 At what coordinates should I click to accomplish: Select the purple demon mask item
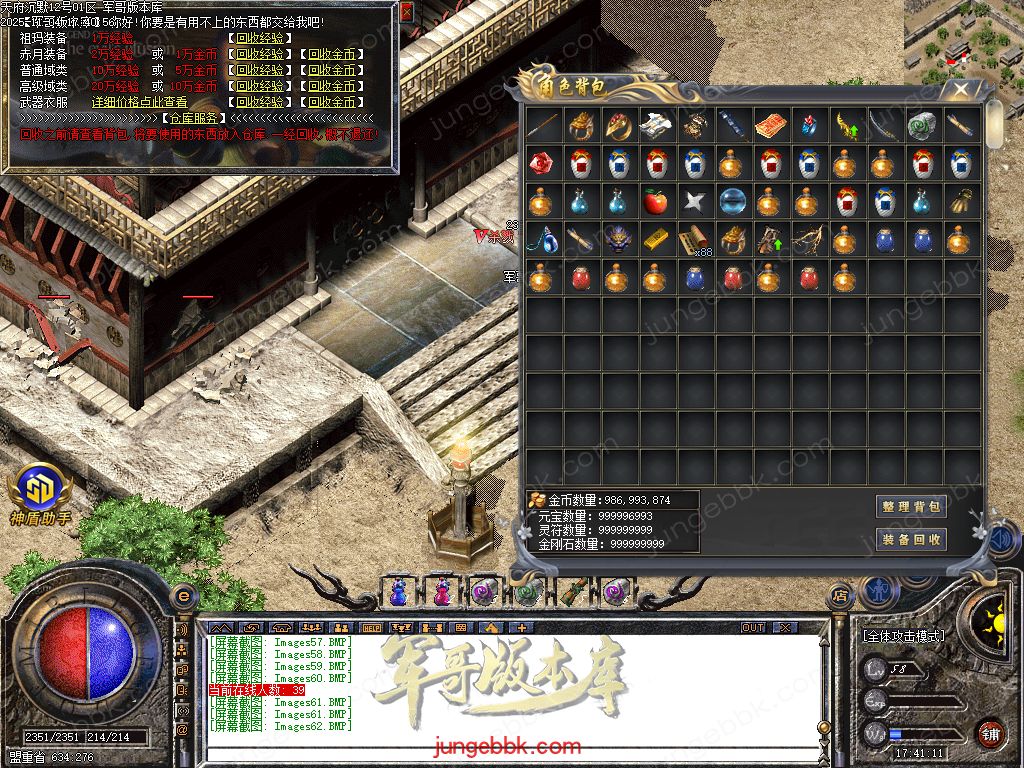pos(617,239)
